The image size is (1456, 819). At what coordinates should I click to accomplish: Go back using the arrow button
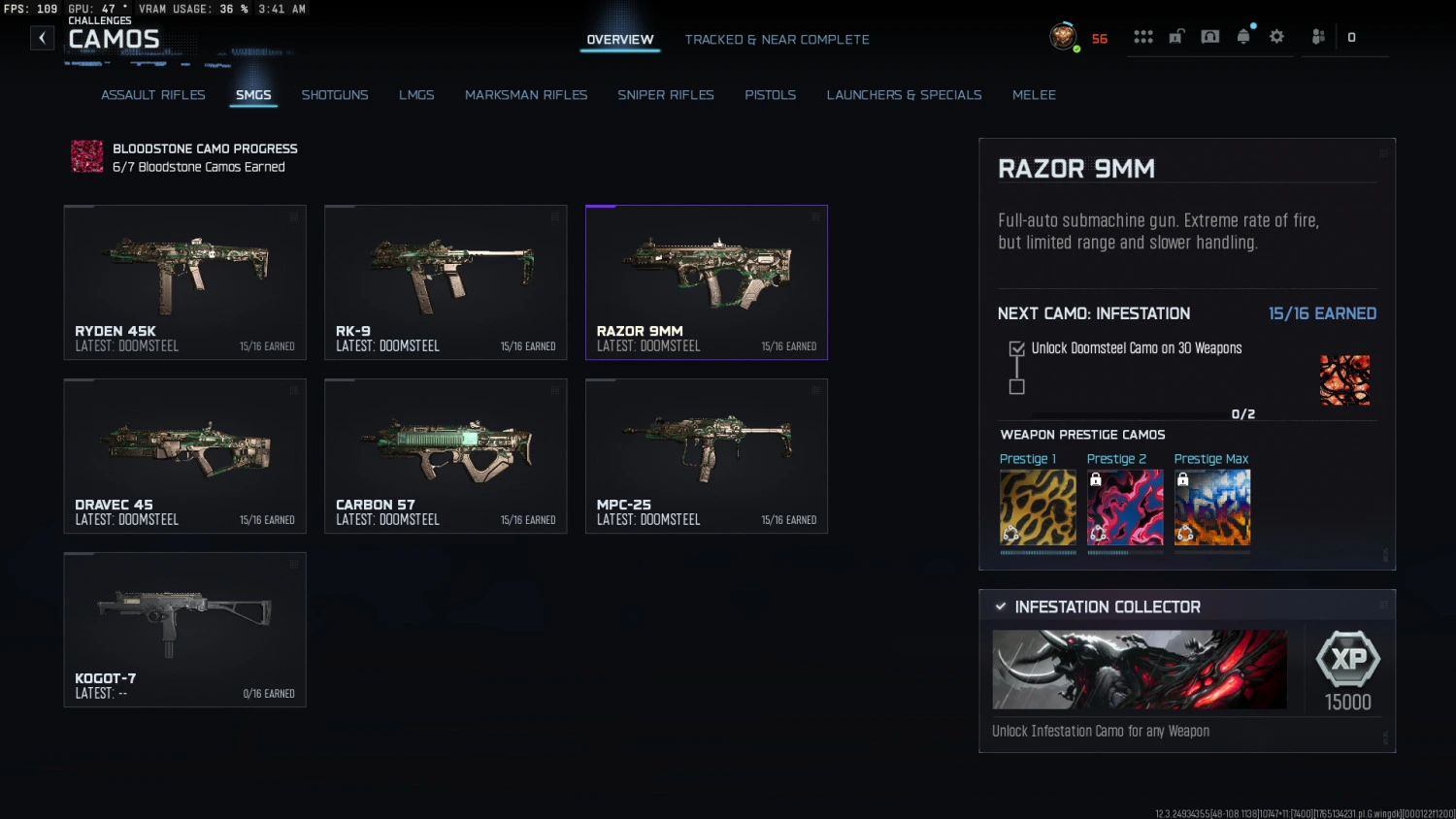point(42,37)
